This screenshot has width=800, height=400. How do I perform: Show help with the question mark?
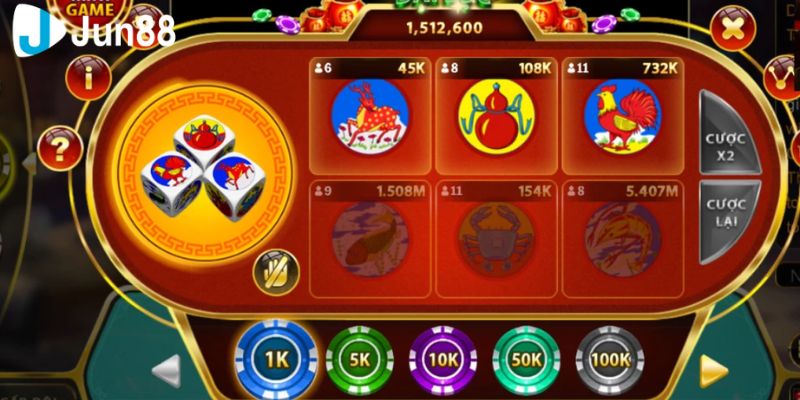59,150
